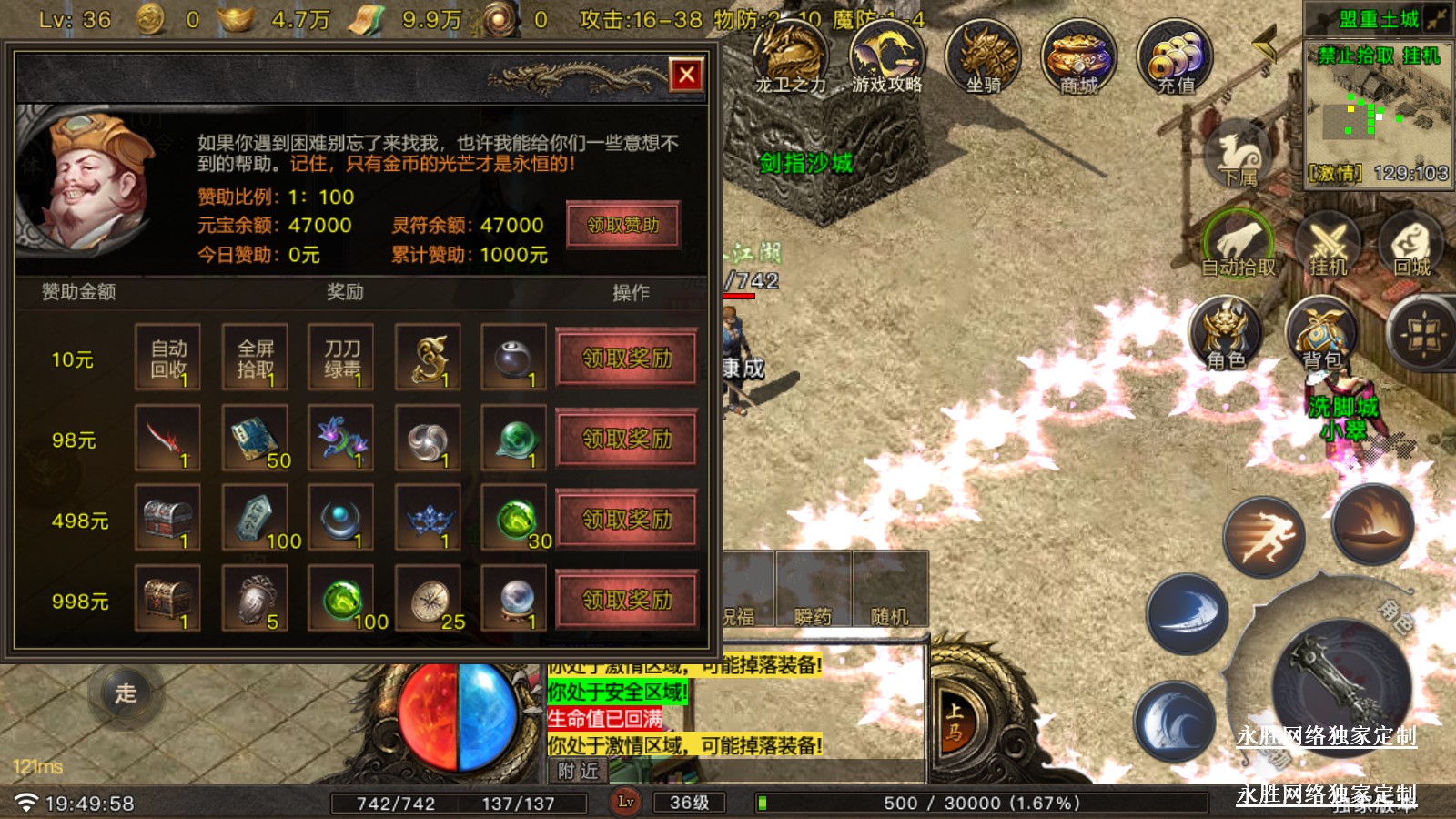Claim the 998元 tier reward

point(627,600)
